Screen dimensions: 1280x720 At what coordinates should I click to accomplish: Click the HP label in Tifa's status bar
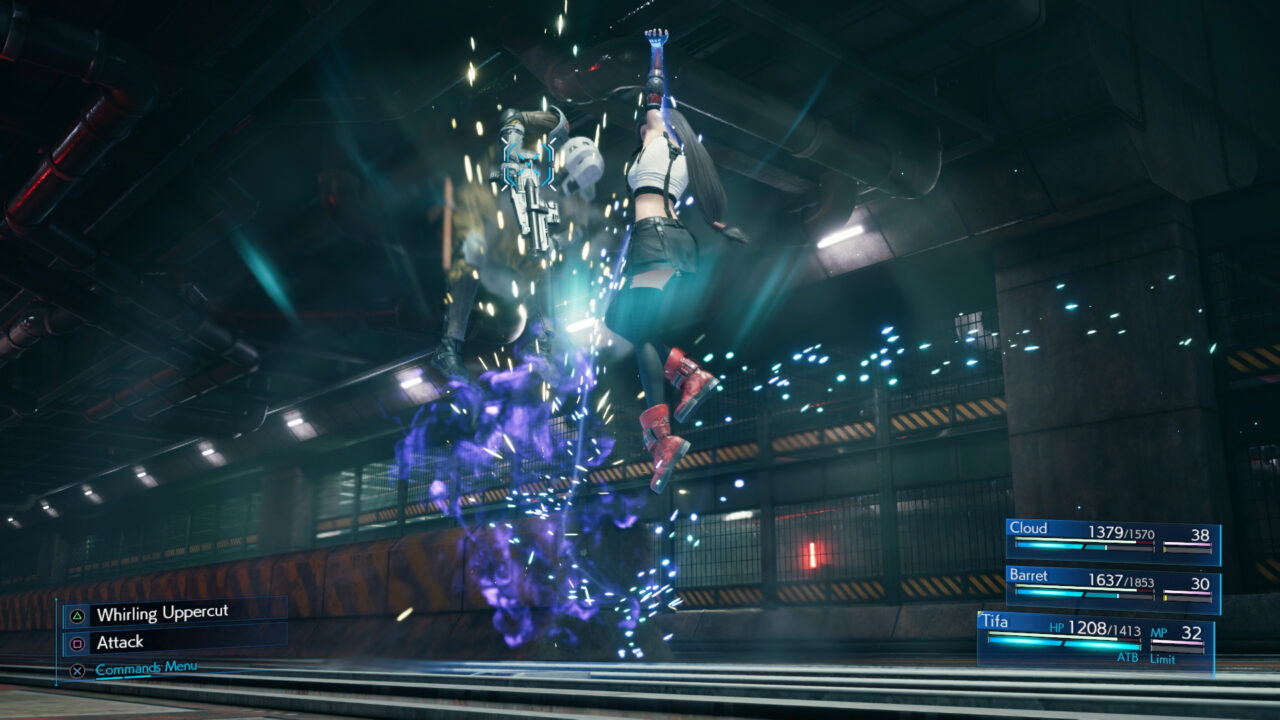[1056, 627]
